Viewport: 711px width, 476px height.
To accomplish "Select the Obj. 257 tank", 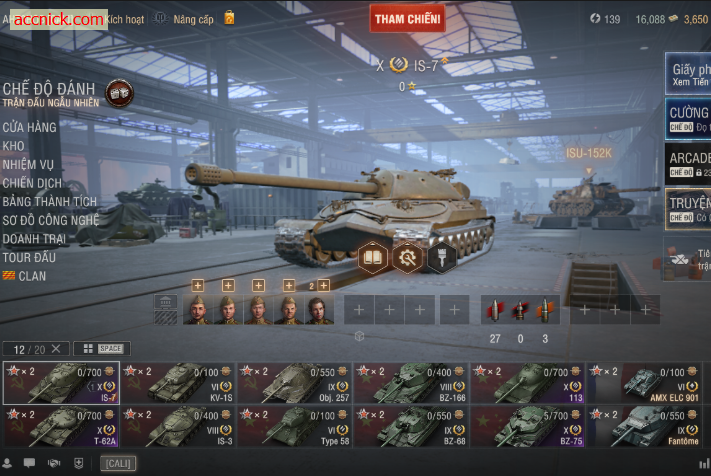I will tap(295, 383).
